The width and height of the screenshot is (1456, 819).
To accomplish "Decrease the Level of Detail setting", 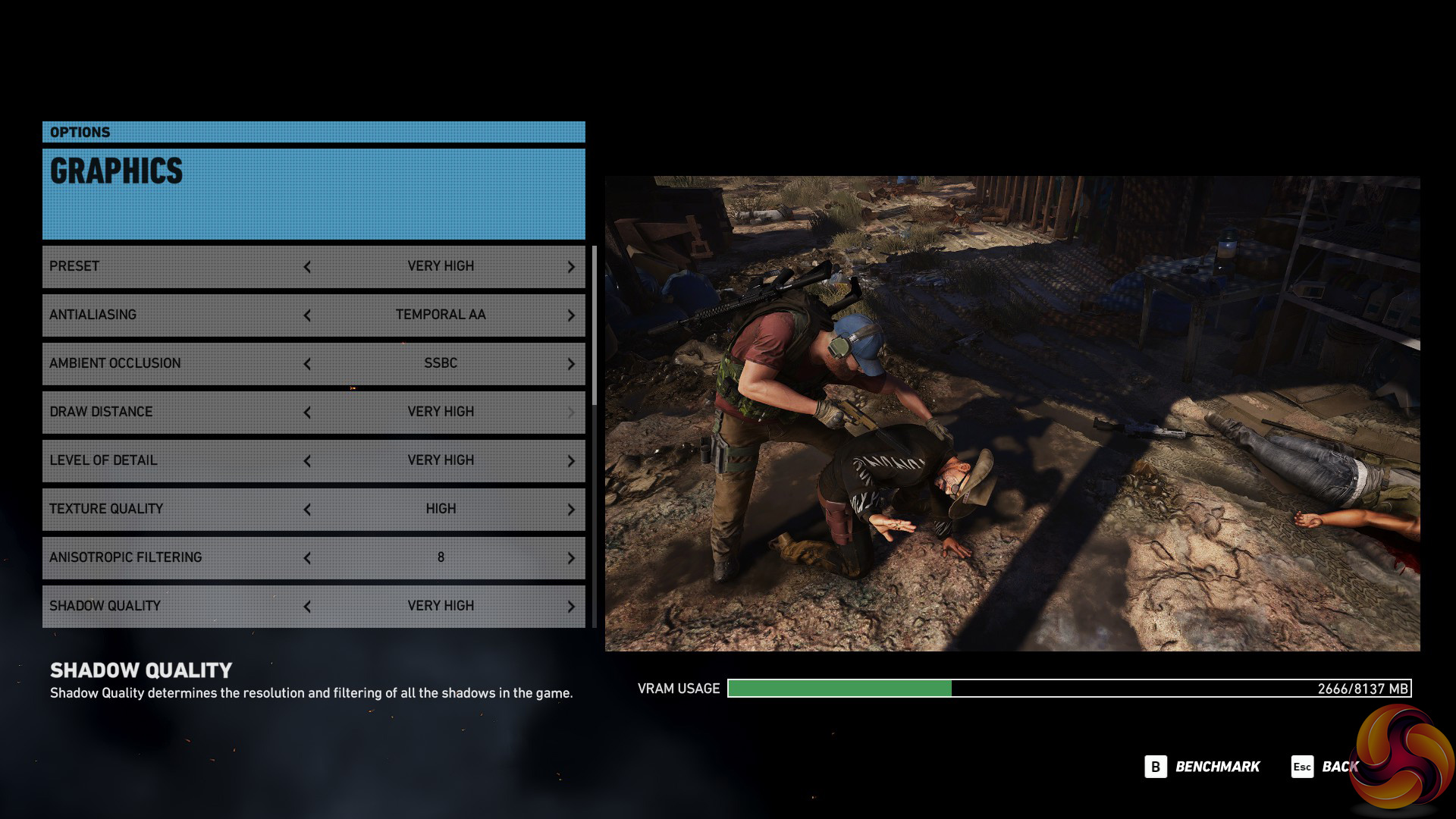I will click(x=307, y=461).
